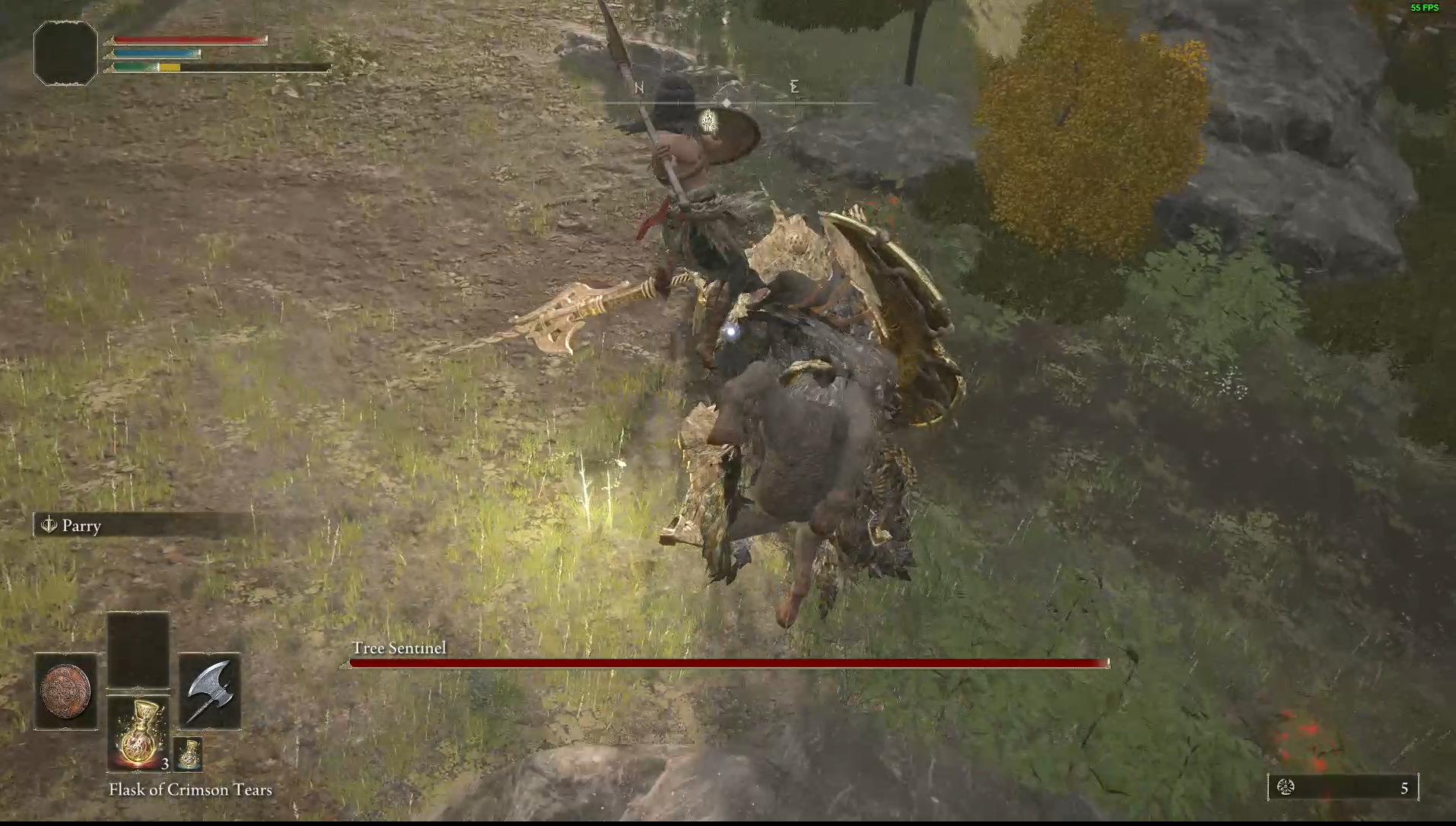The width and height of the screenshot is (1456, 826).
Task: Click the Tree Sentinel boss name label
Action: [399, 648]
